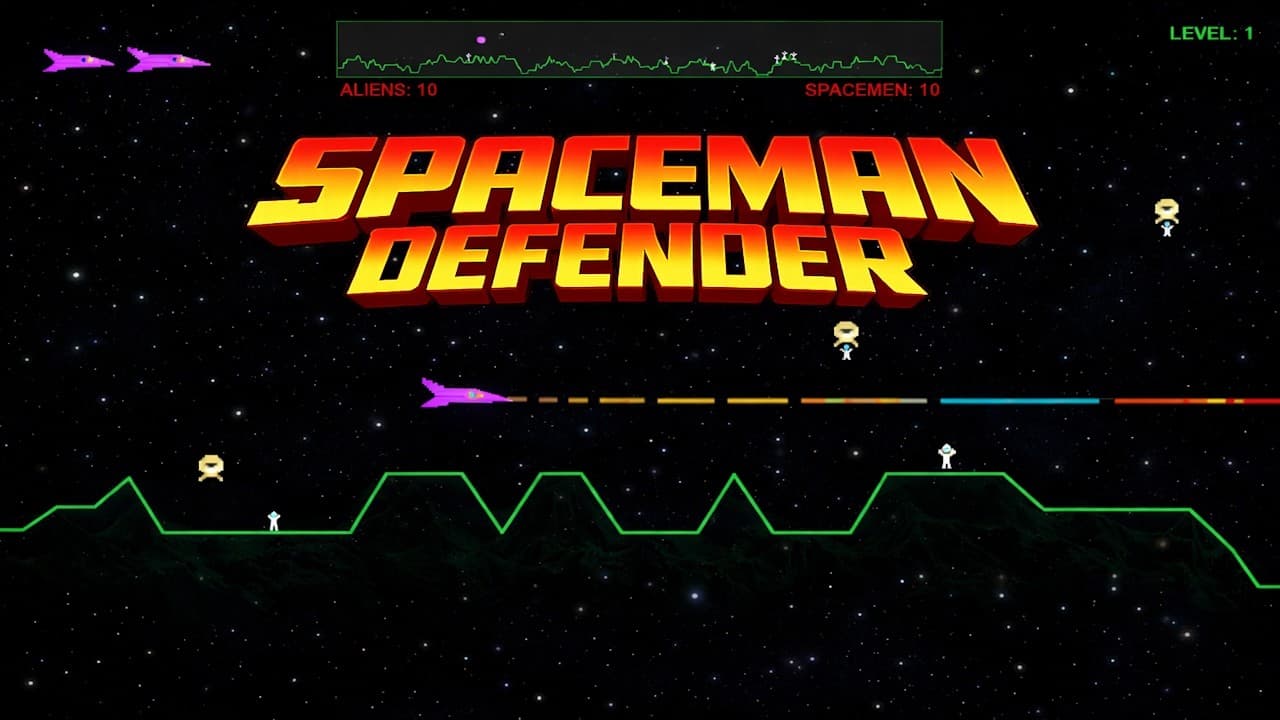Open the spacemen cluster on the radar terrain
Viewport: 1280px width, 720px height.
[783, 55]
